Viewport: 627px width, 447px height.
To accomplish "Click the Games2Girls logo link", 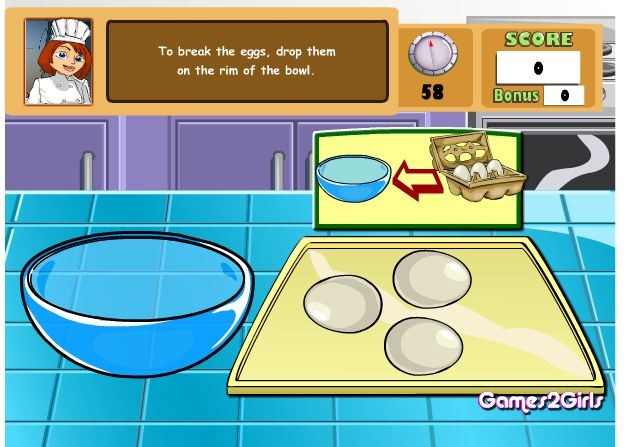I will pos(540,402).
